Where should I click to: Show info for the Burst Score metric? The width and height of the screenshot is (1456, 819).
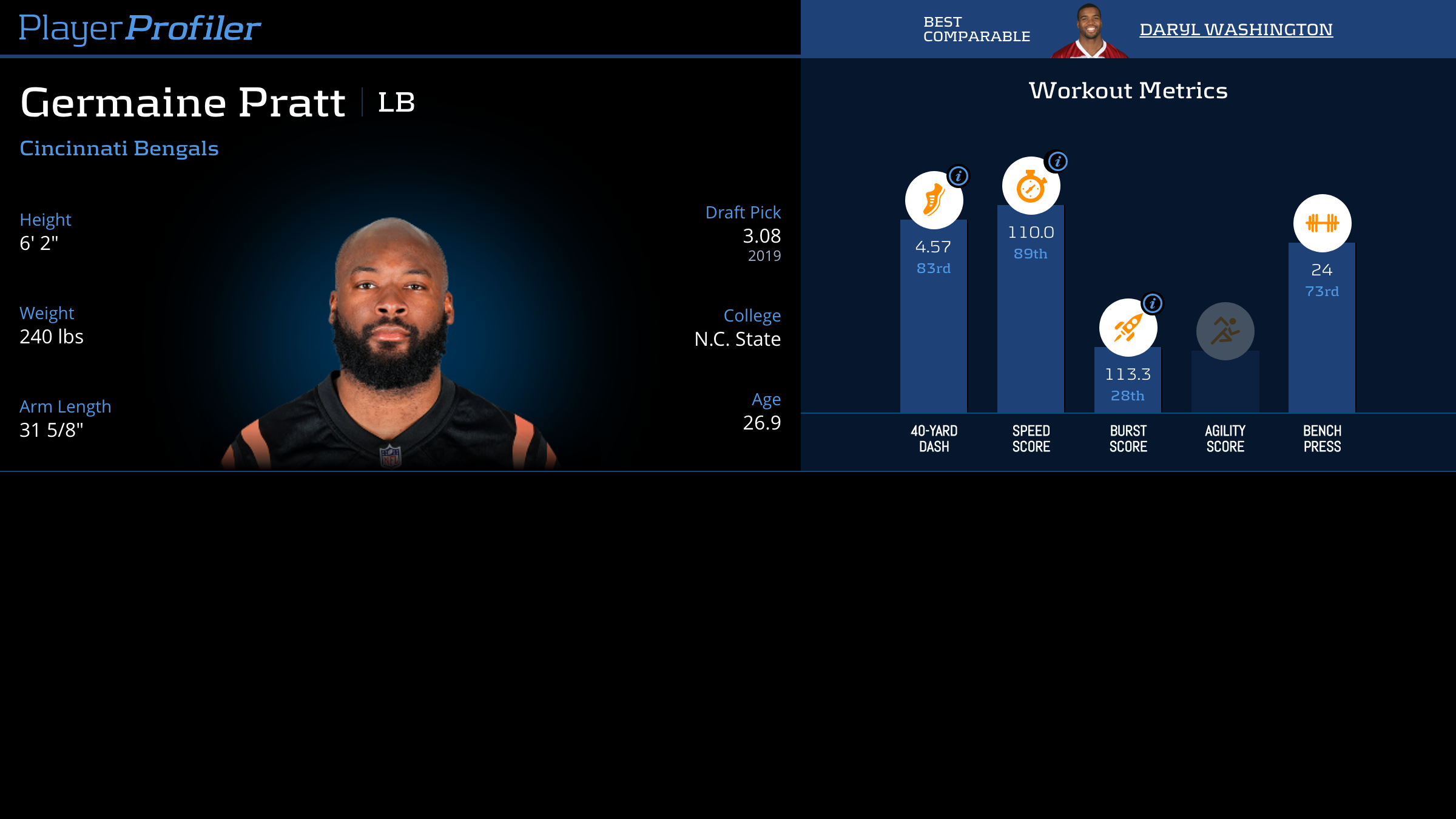point(1153,303)
